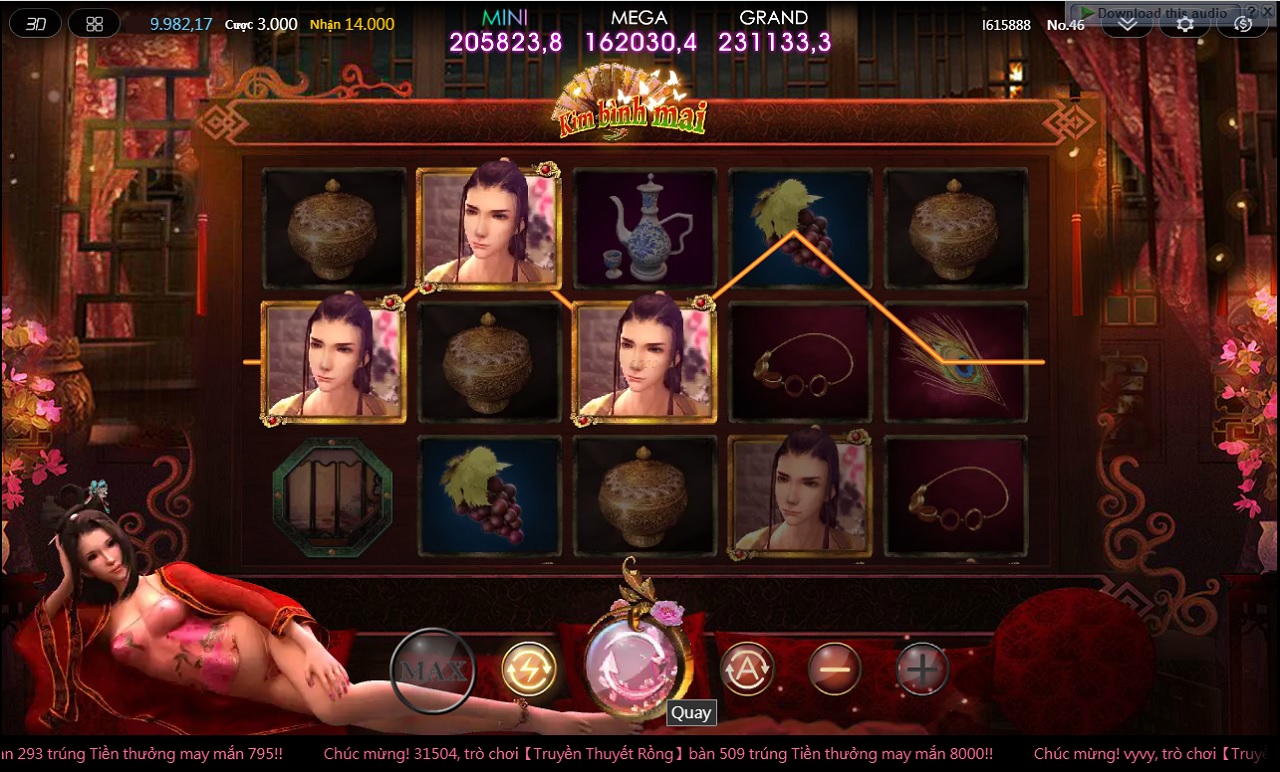Click the Download this audio link
Screen dimensions: 1280x772
click(x=1162, y=11)
